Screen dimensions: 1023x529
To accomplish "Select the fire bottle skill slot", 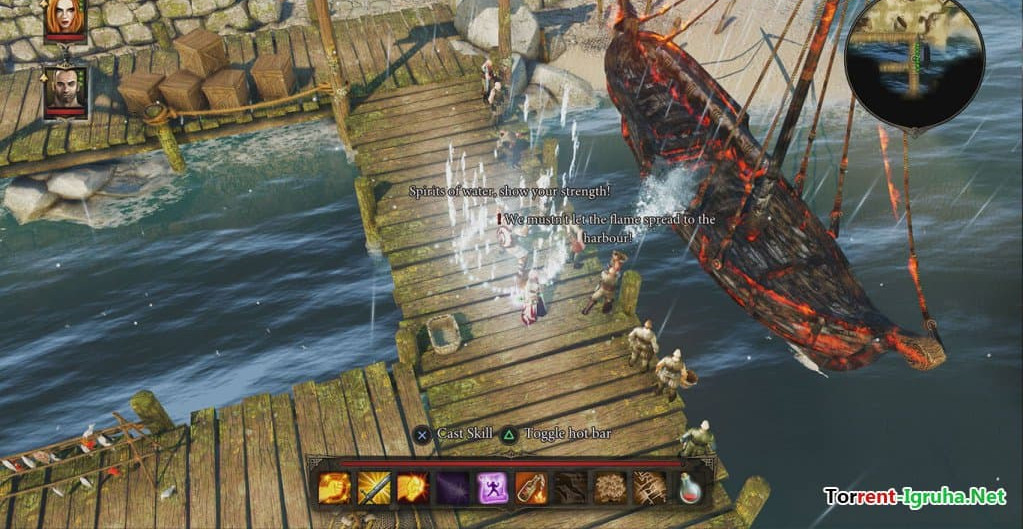I will (531, 487).
